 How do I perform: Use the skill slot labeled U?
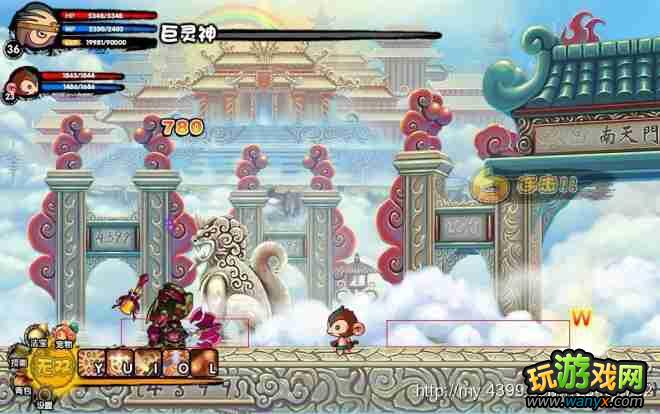click(x=121, y=364)
